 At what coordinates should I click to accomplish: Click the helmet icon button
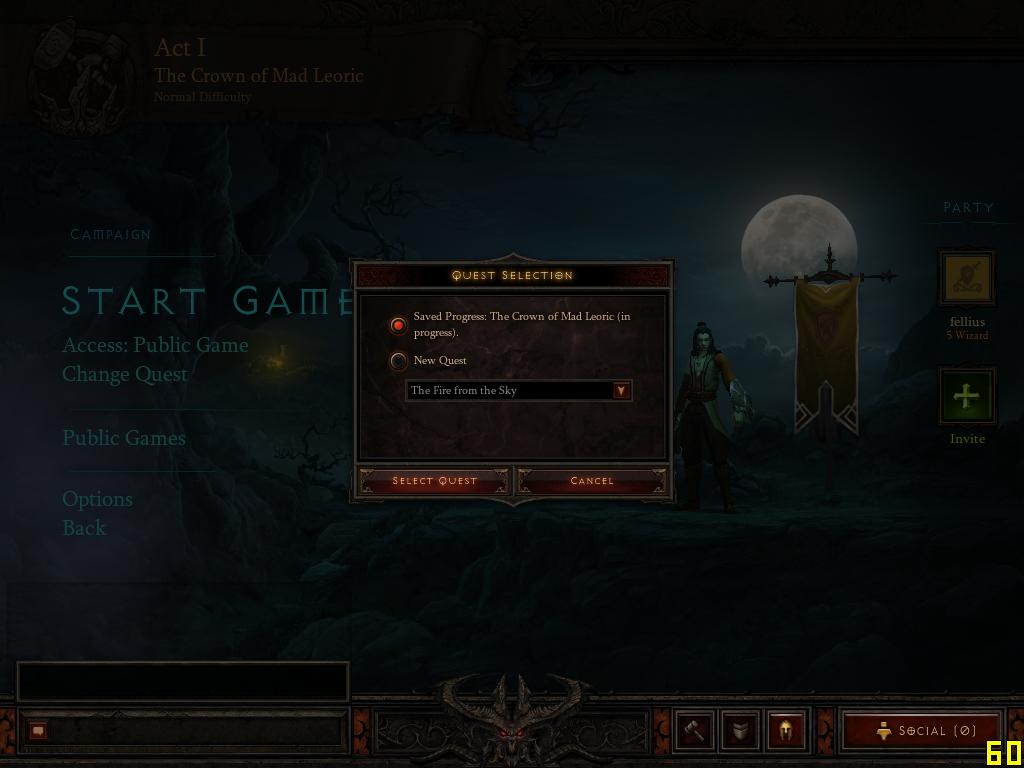(786, 731)
